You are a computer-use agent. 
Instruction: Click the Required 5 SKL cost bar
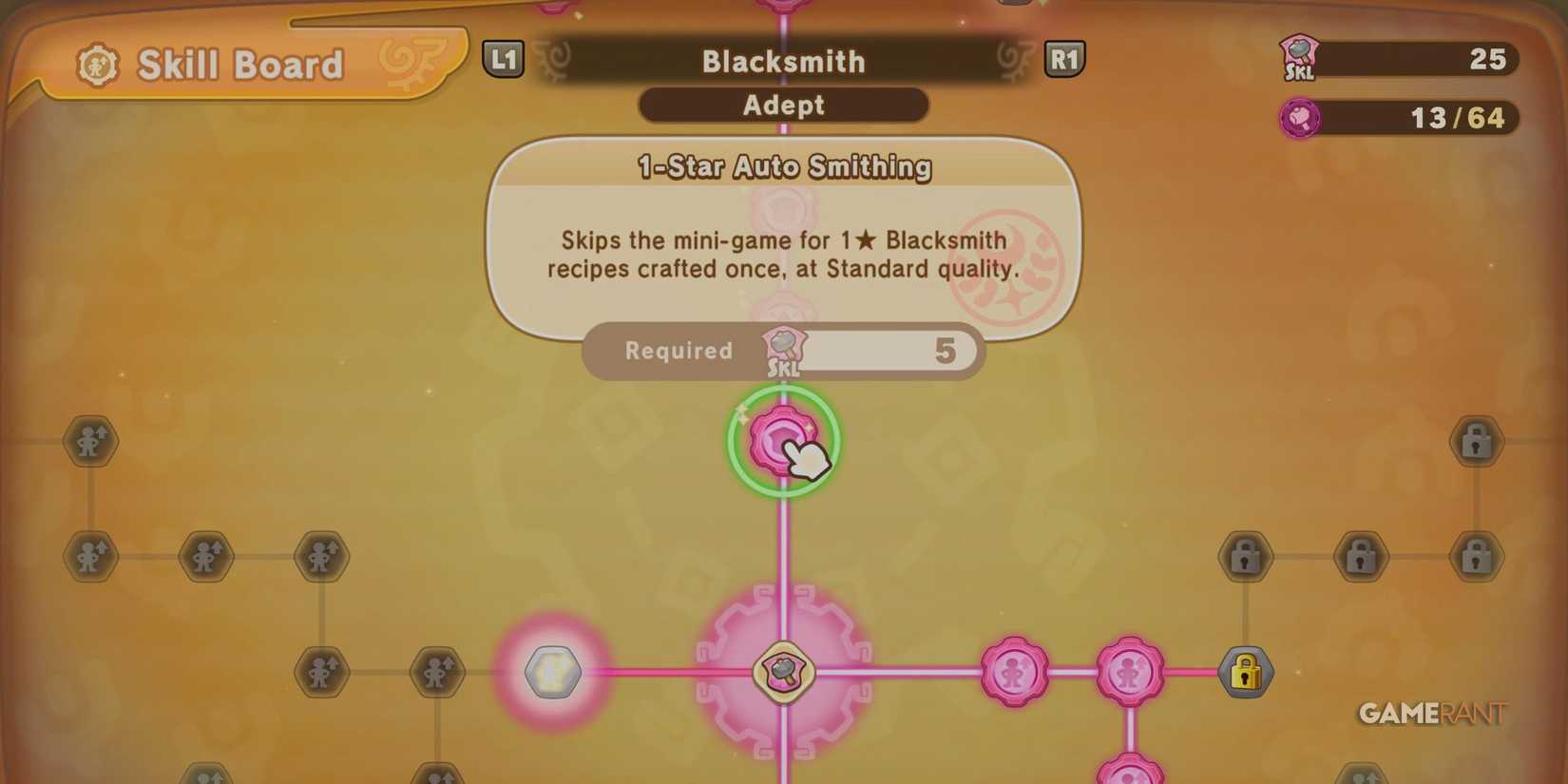coord(782,352)
